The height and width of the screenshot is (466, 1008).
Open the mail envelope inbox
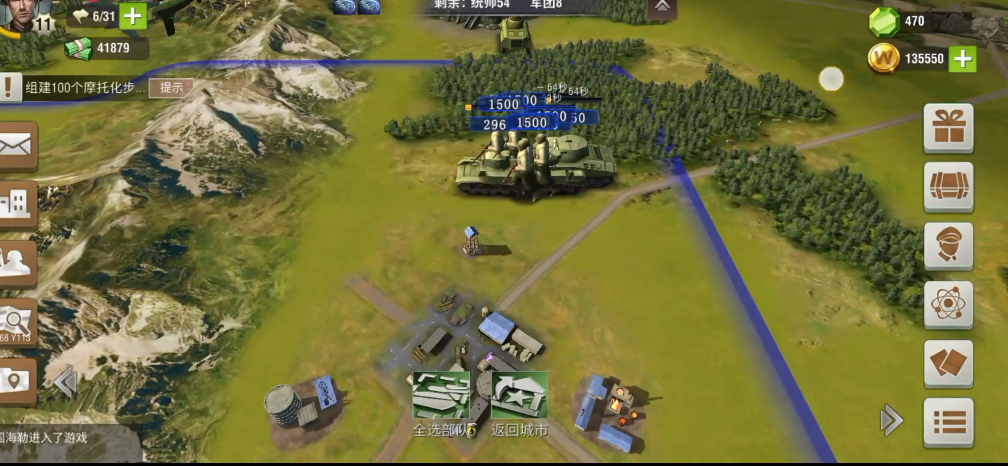[17, 147]
